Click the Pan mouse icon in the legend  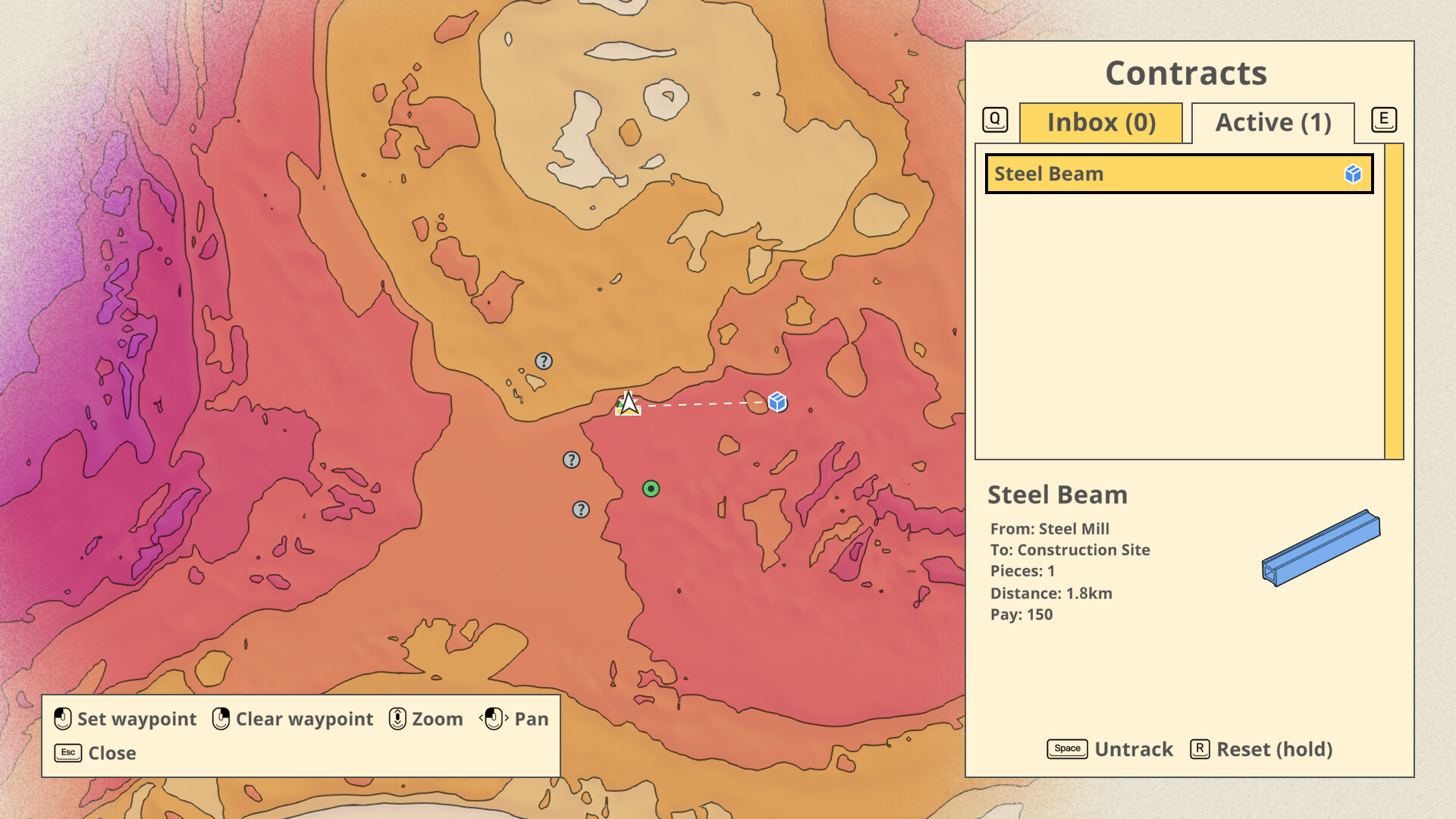pos(494,718)
